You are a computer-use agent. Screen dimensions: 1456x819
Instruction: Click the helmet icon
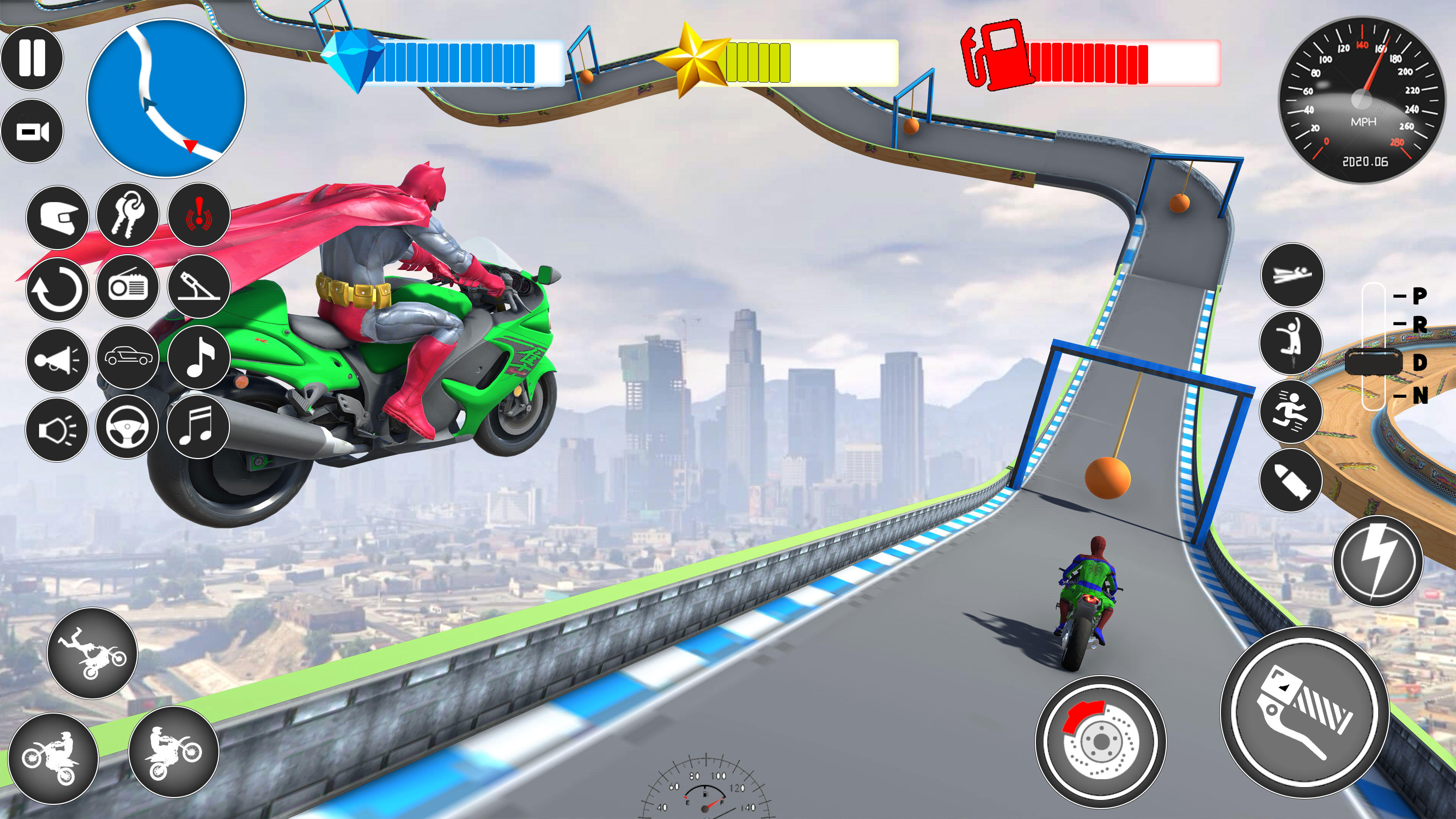tap(58, 218)
